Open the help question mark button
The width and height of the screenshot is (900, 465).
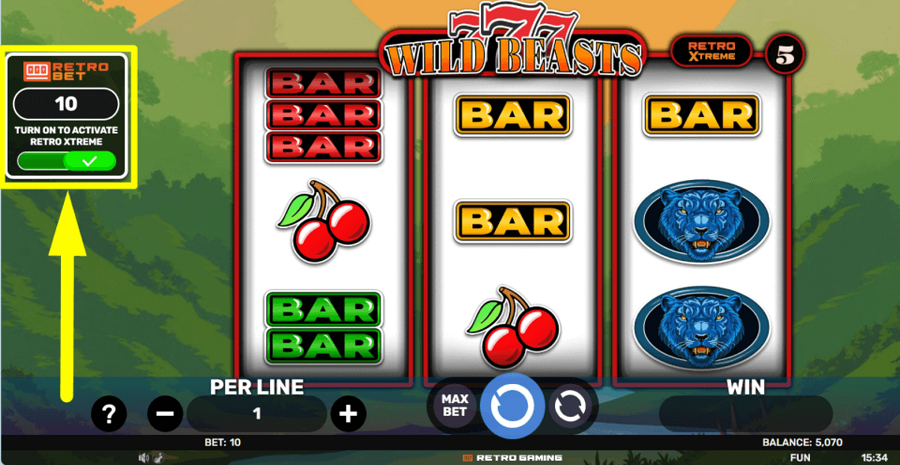pos(109,413)
